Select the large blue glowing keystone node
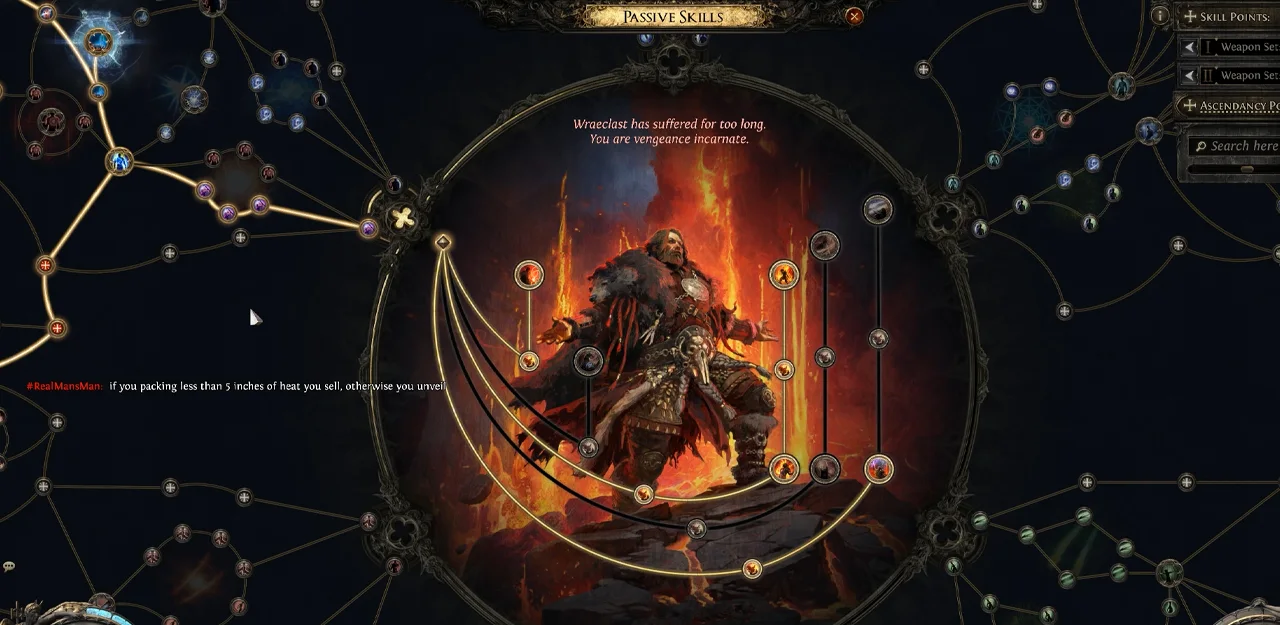 click(98, 42)
